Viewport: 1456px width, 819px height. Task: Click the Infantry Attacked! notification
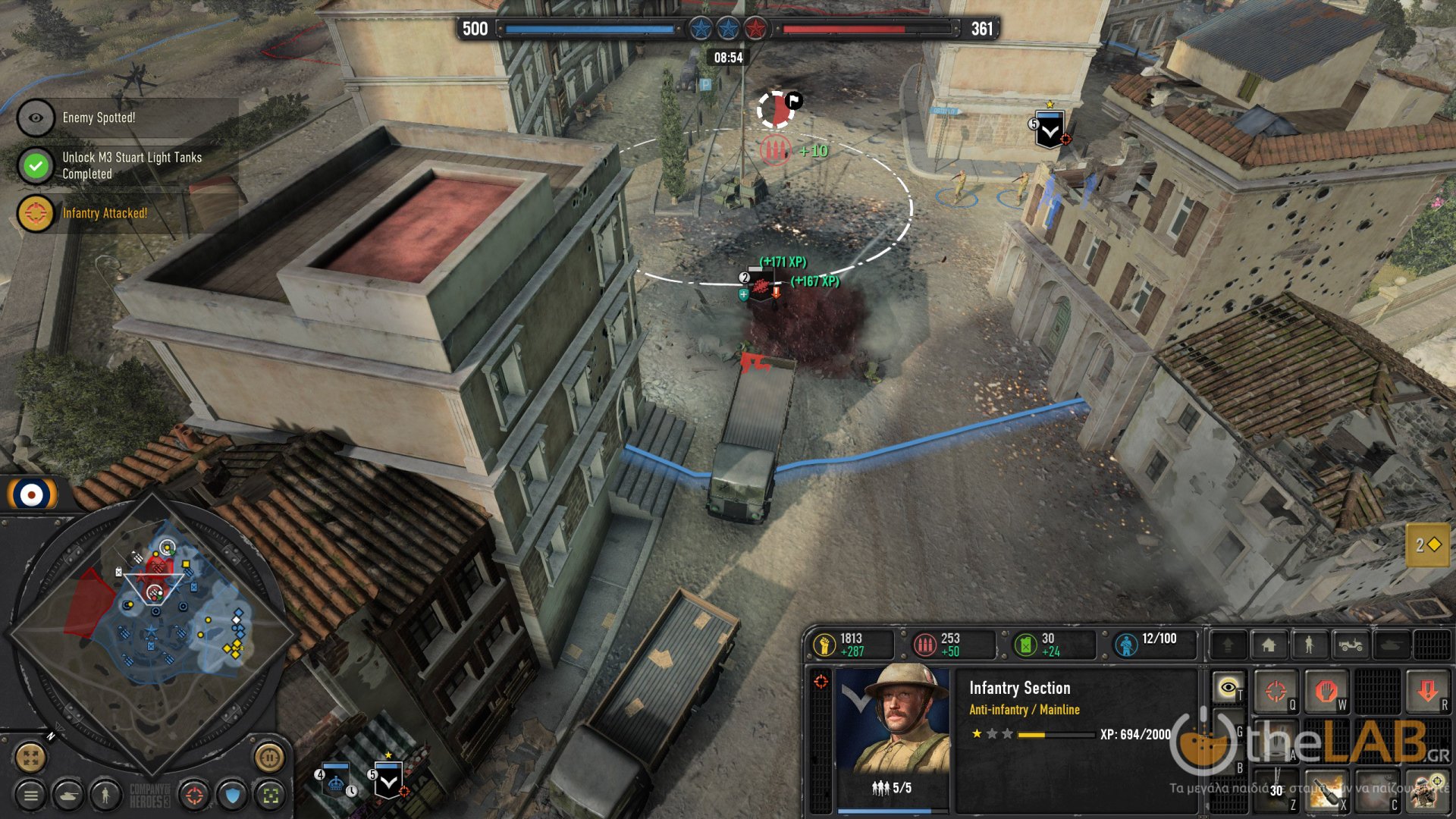point(104,215)
